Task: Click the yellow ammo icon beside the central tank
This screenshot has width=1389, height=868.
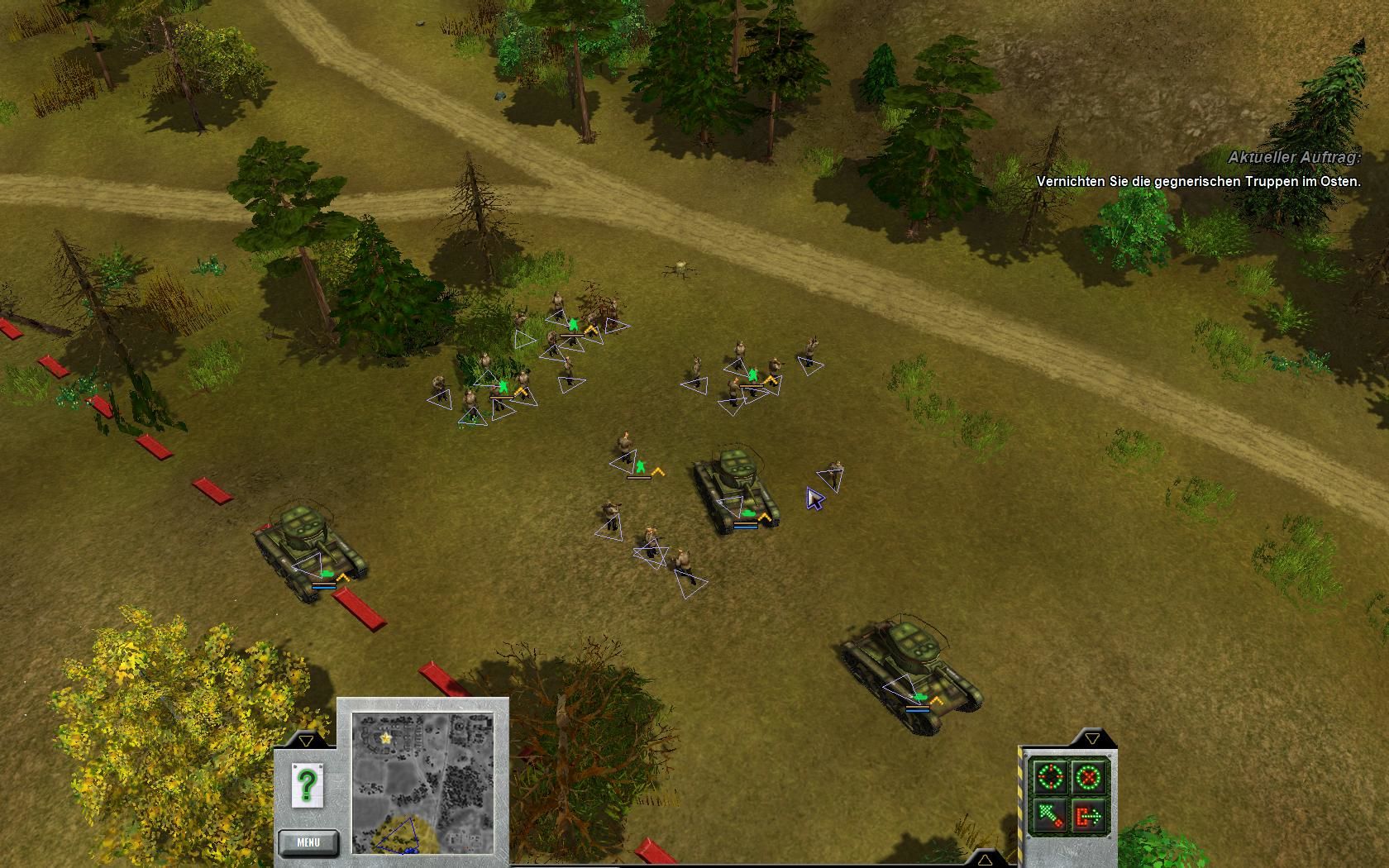Action: tap(765, 517)
